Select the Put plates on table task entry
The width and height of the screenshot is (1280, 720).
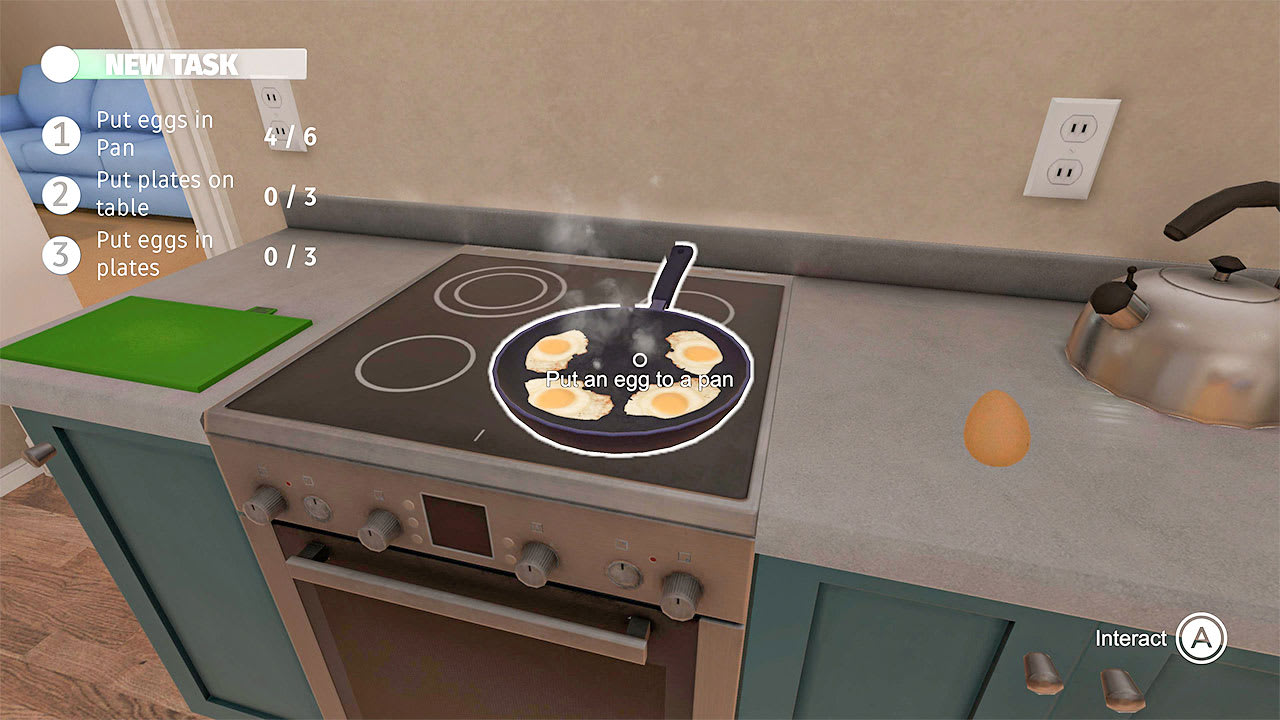163,193
